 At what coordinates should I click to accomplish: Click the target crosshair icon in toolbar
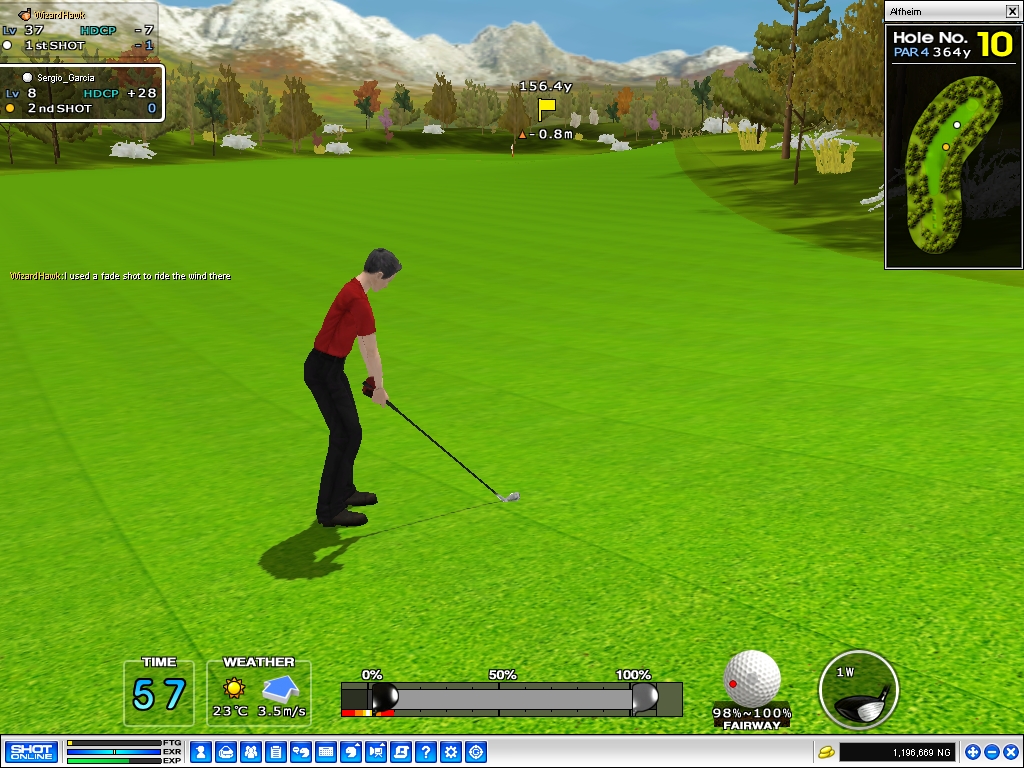coord(477,752)
